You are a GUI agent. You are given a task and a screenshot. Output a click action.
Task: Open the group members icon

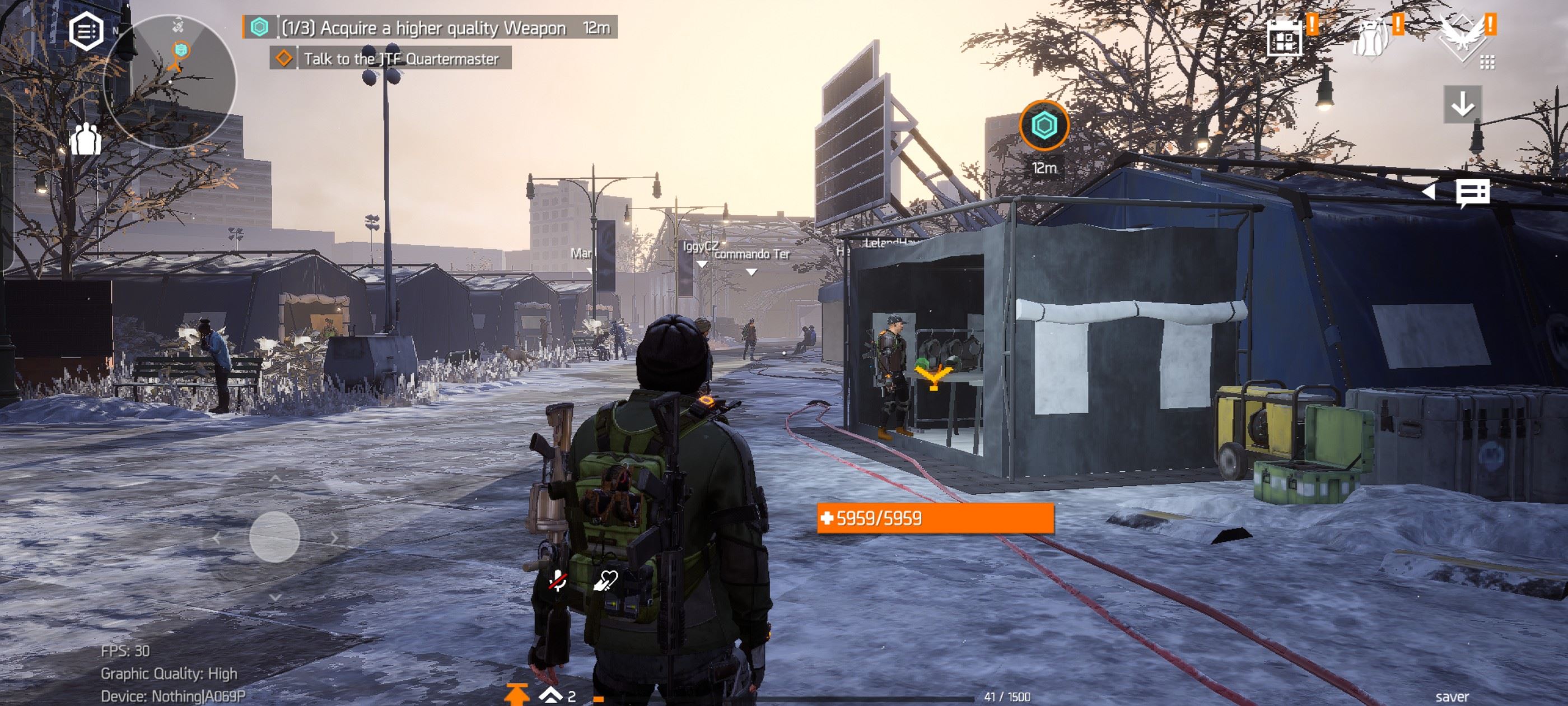[x=85, y=140]
